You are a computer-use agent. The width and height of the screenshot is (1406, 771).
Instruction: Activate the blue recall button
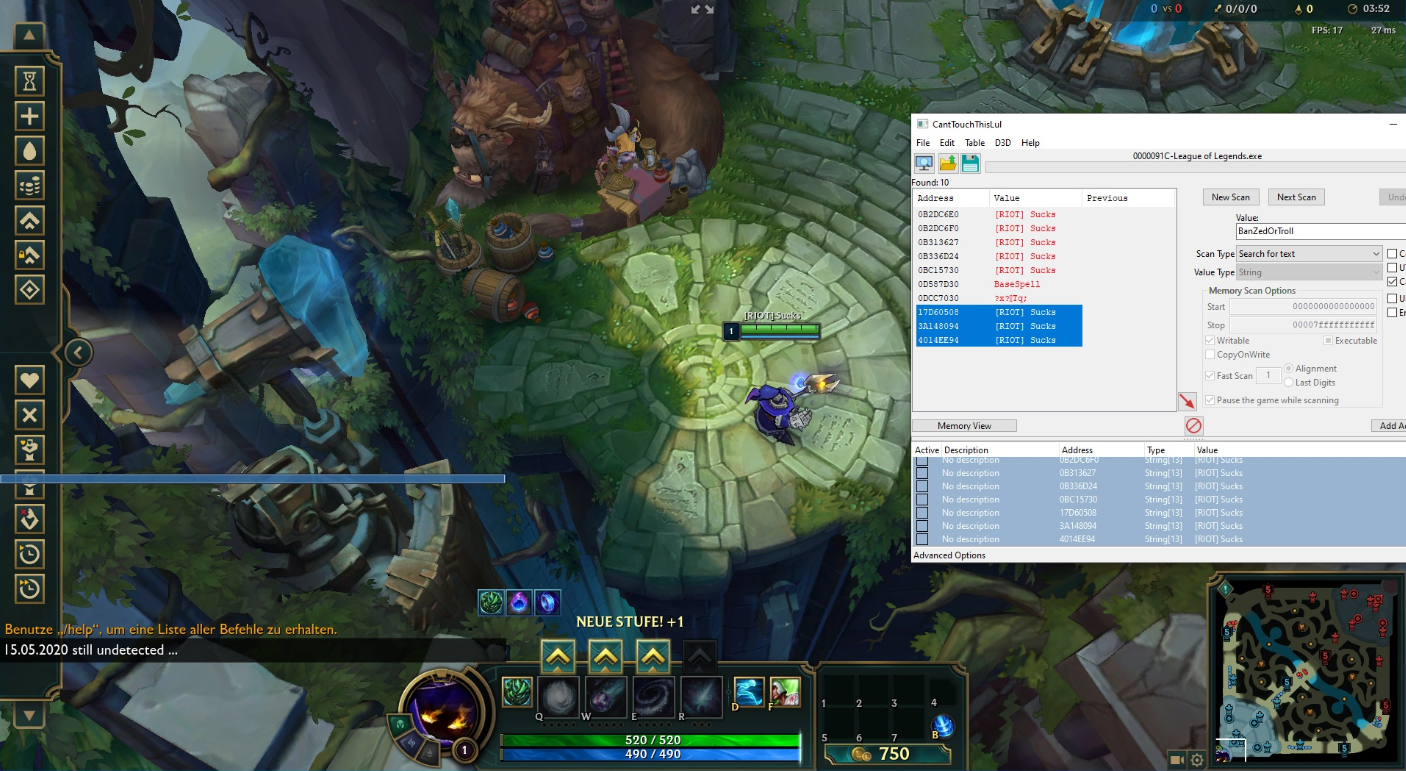[x=942, y=727]
